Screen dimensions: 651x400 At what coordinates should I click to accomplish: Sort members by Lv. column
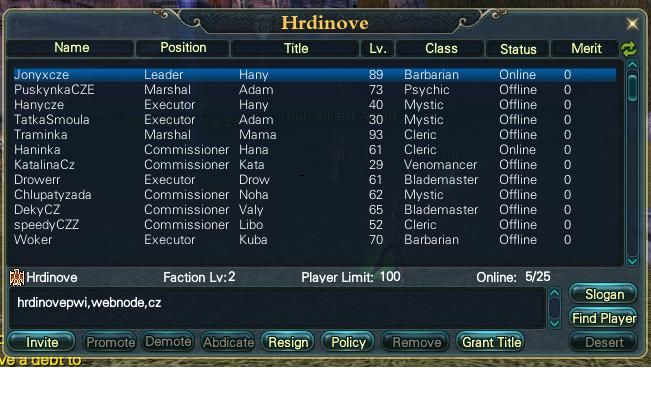(377, 48)
